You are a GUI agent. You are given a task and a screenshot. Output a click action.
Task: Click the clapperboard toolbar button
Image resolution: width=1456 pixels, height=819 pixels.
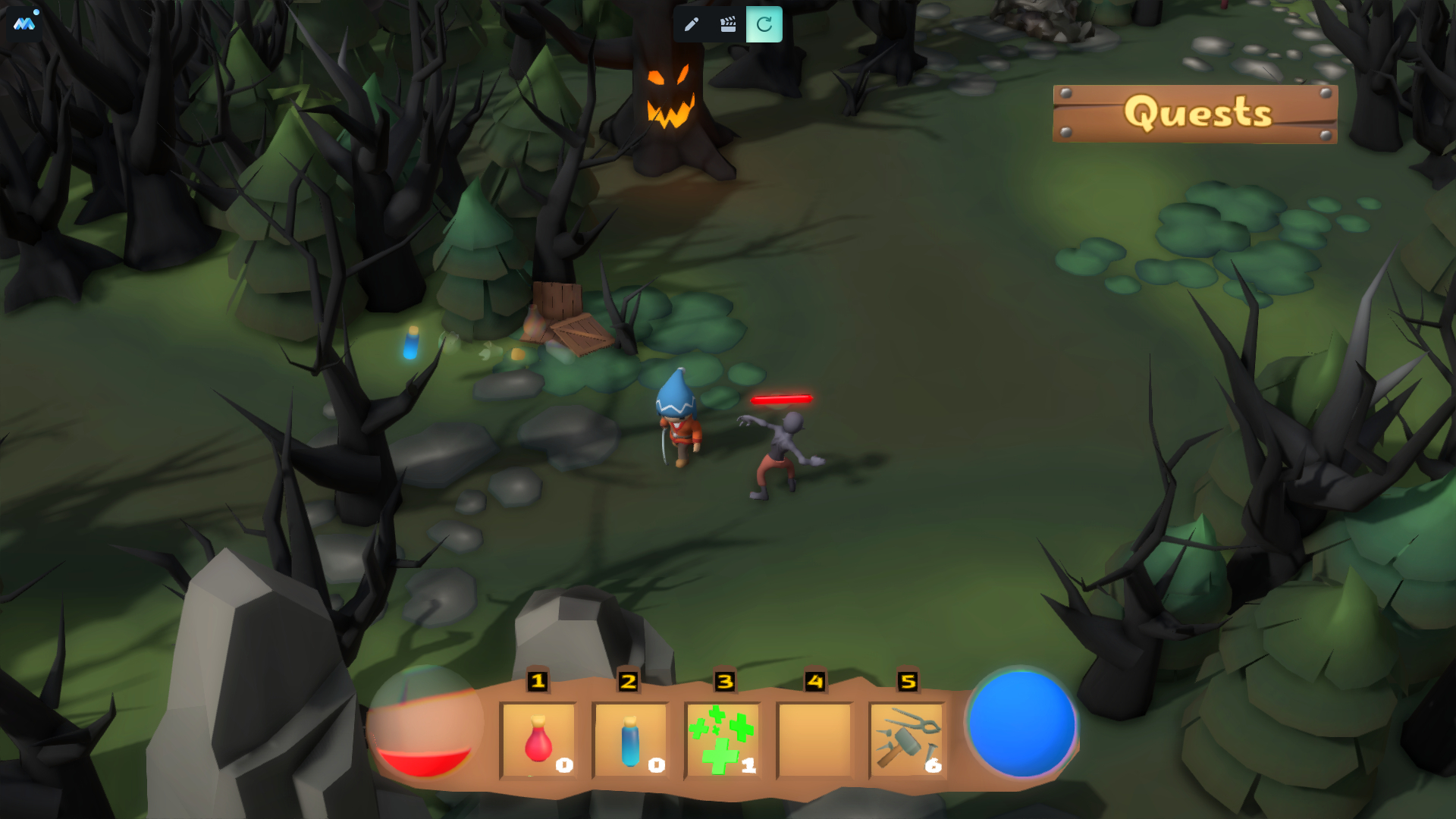[x=728, y=24]
